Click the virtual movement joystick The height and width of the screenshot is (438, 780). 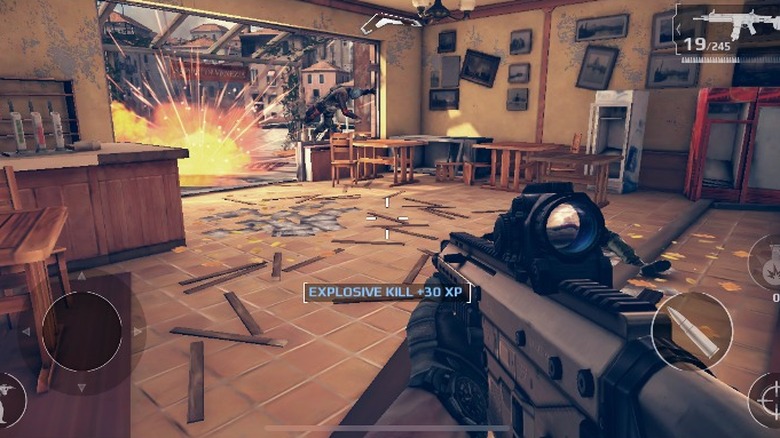pyautogui.click(x=82, y=331)
